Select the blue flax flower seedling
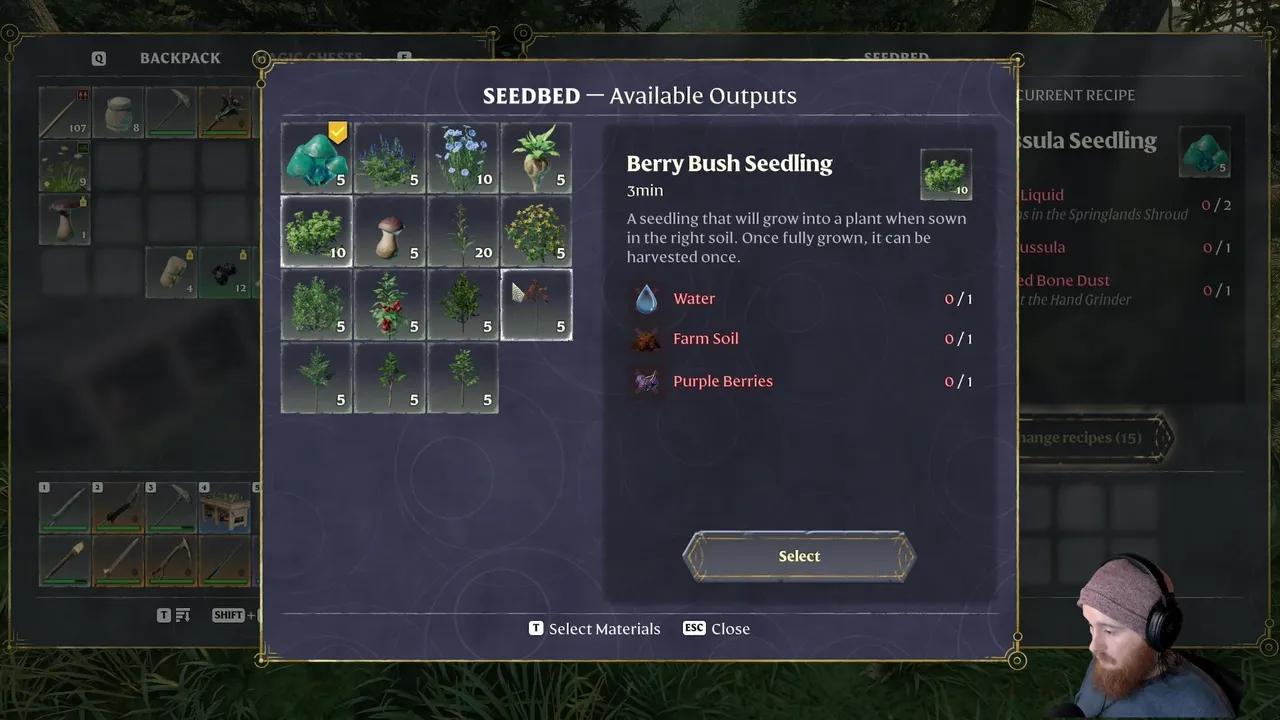 coord(463,158)
